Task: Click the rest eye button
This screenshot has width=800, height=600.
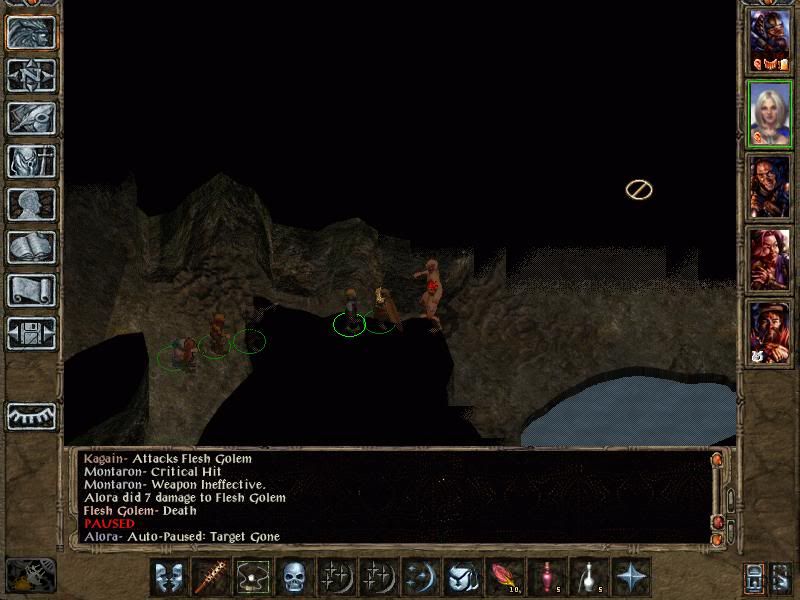Action: [x=31, y=415]
